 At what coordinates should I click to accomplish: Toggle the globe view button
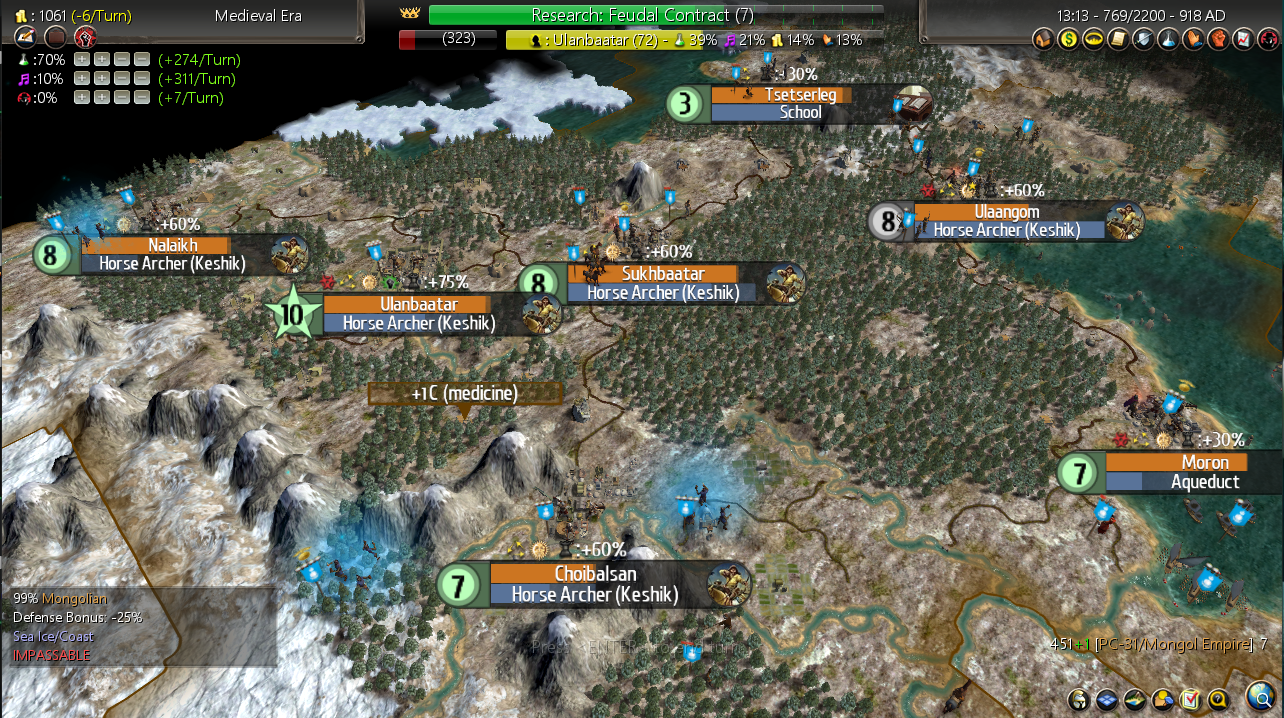[x=1260, y=696]
